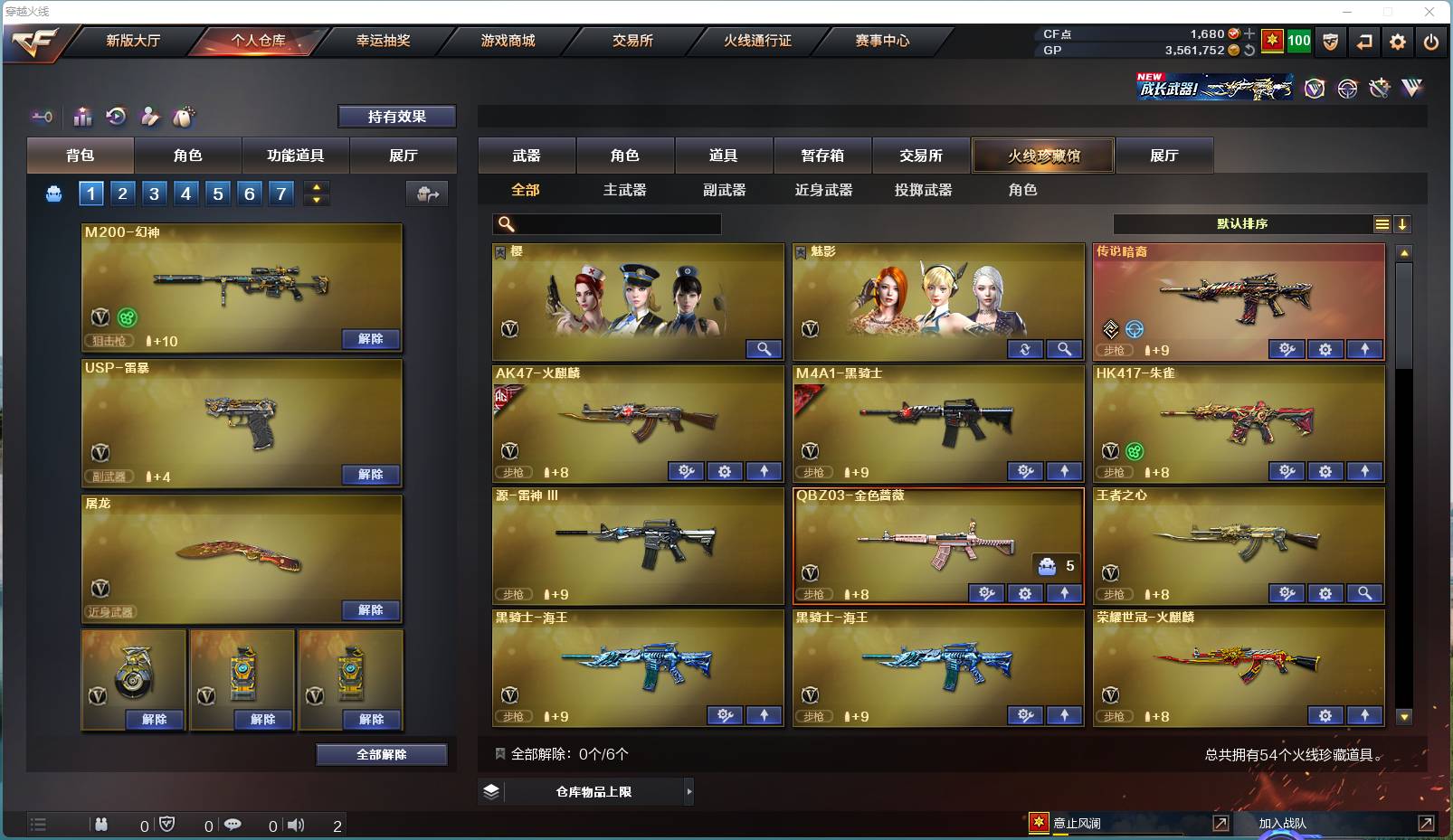Open the magnifier preview on the 魅影 card
The width and height of the screenshot is (1453, 840).
(1065, 349)
